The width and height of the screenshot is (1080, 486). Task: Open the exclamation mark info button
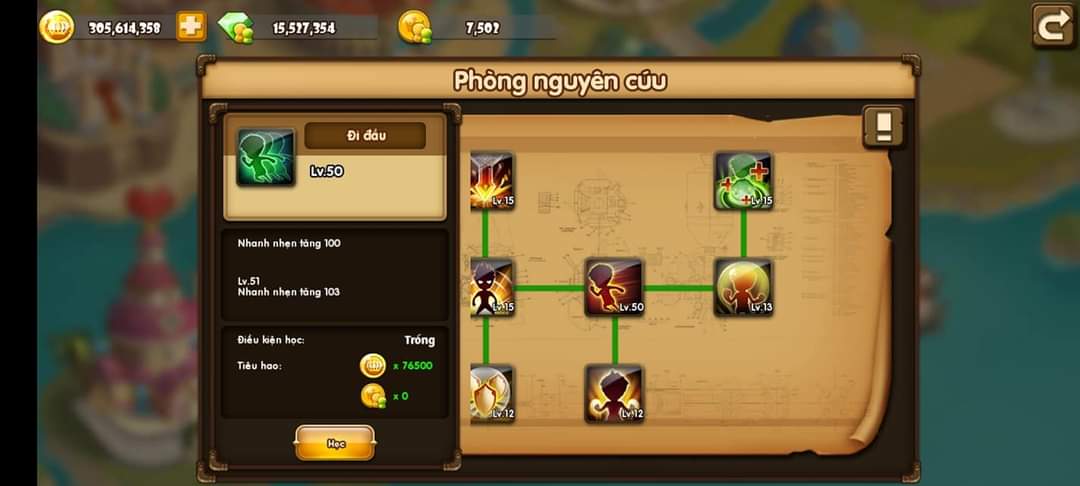coord(883,127)
